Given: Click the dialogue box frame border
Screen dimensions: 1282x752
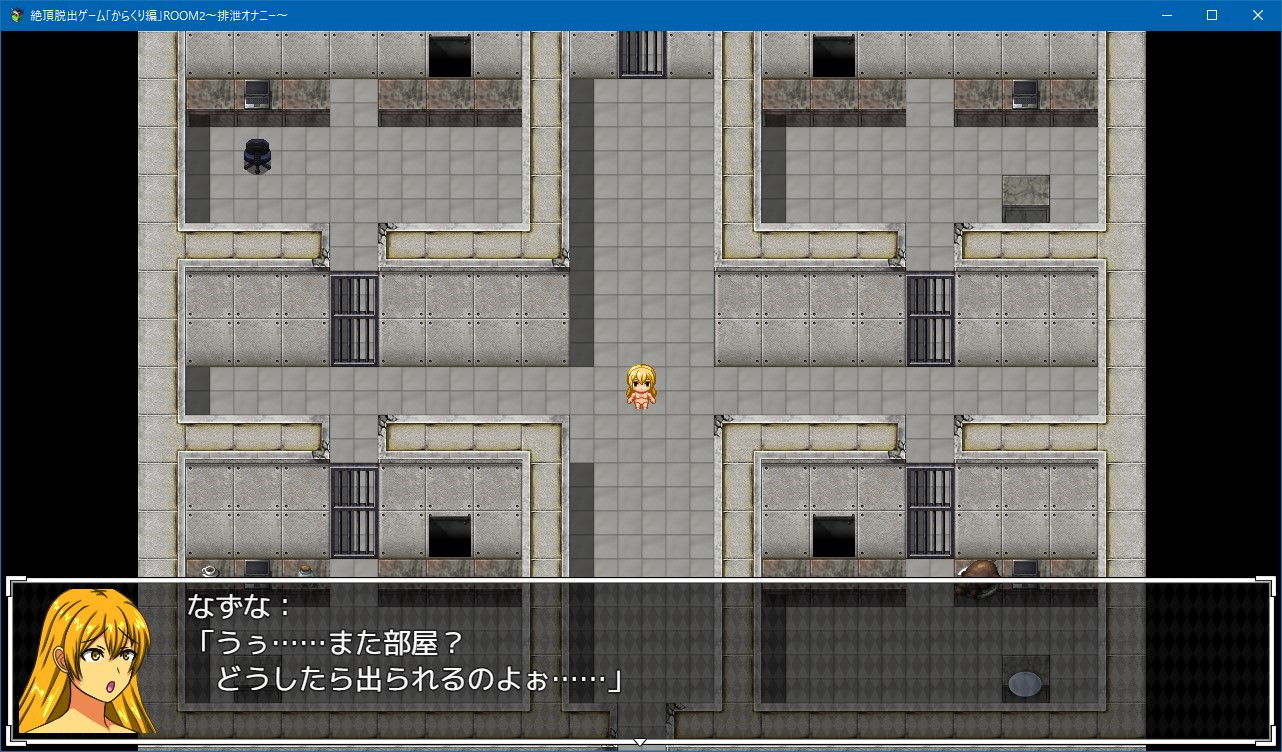Looking at the screenshot, I should [640, 578].
